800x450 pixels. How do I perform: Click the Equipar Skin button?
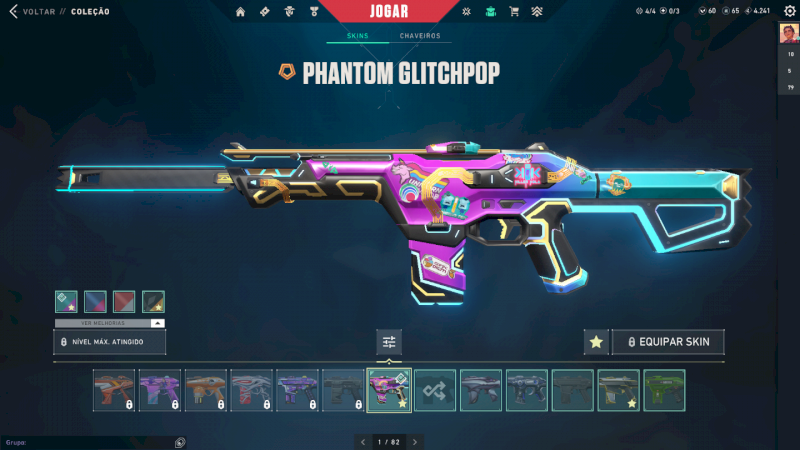pos(668,342)
